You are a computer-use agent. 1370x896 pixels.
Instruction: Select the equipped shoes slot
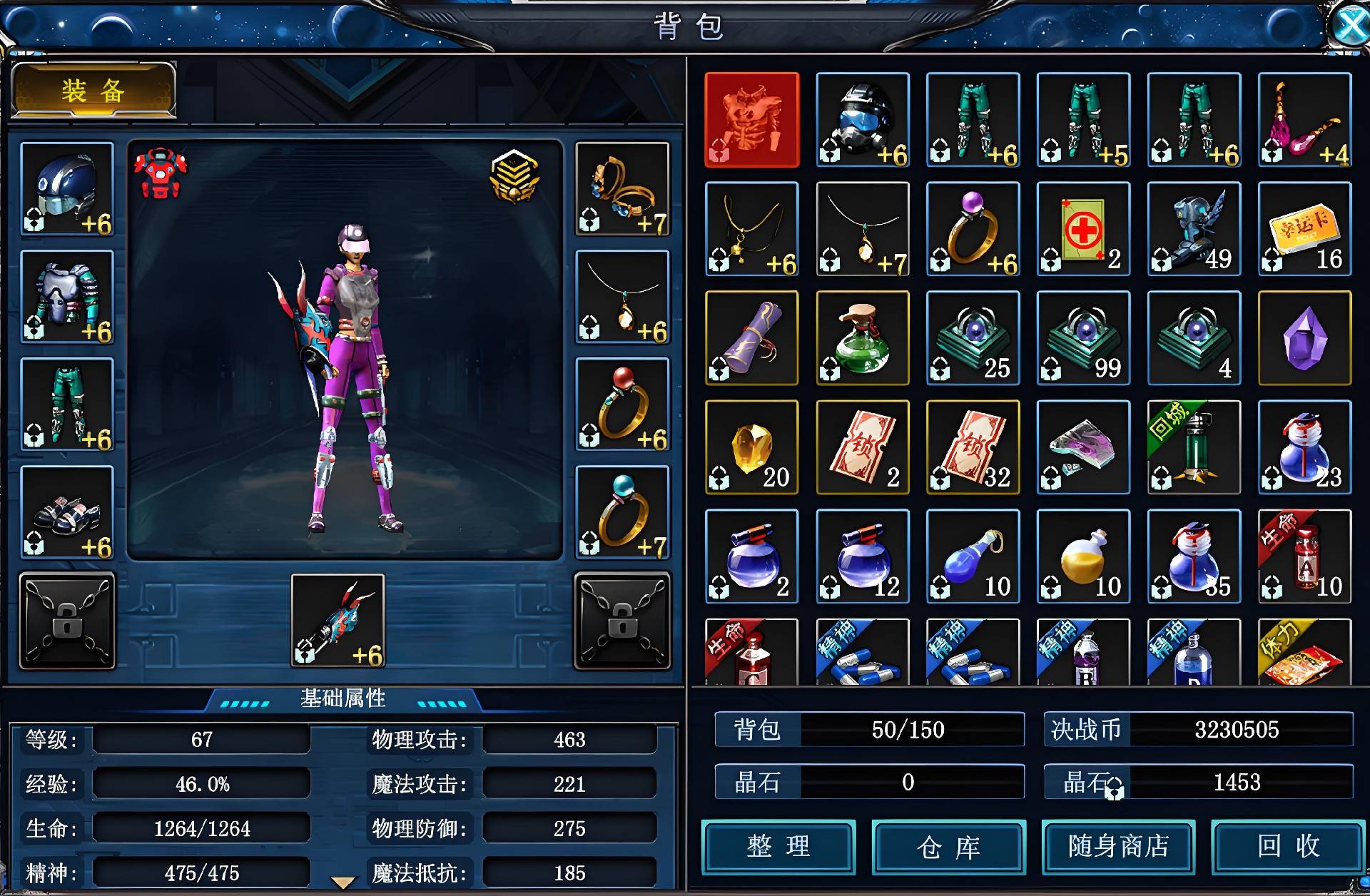[67, 512]
